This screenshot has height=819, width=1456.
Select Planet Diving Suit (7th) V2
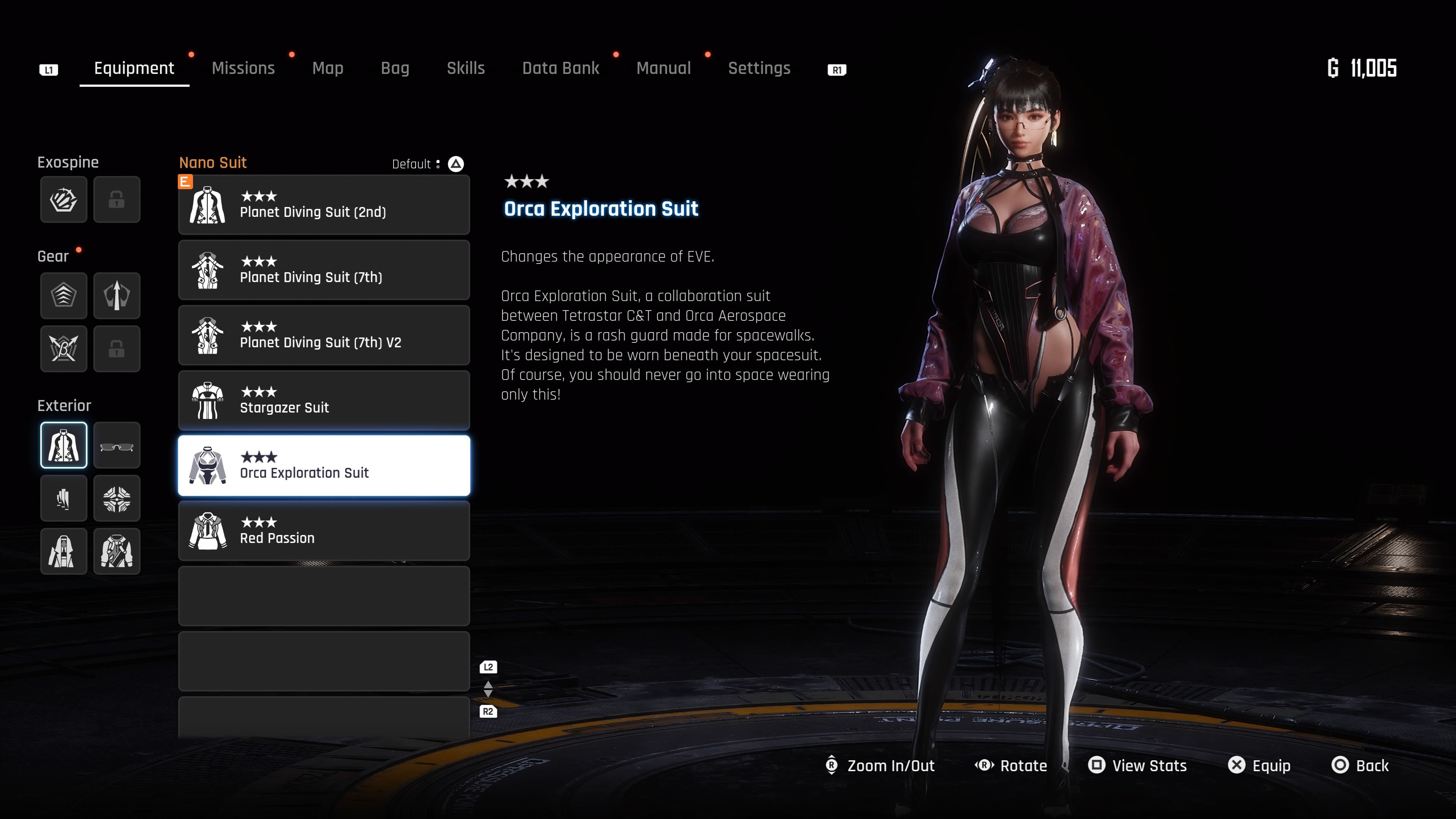coord(324,335)
